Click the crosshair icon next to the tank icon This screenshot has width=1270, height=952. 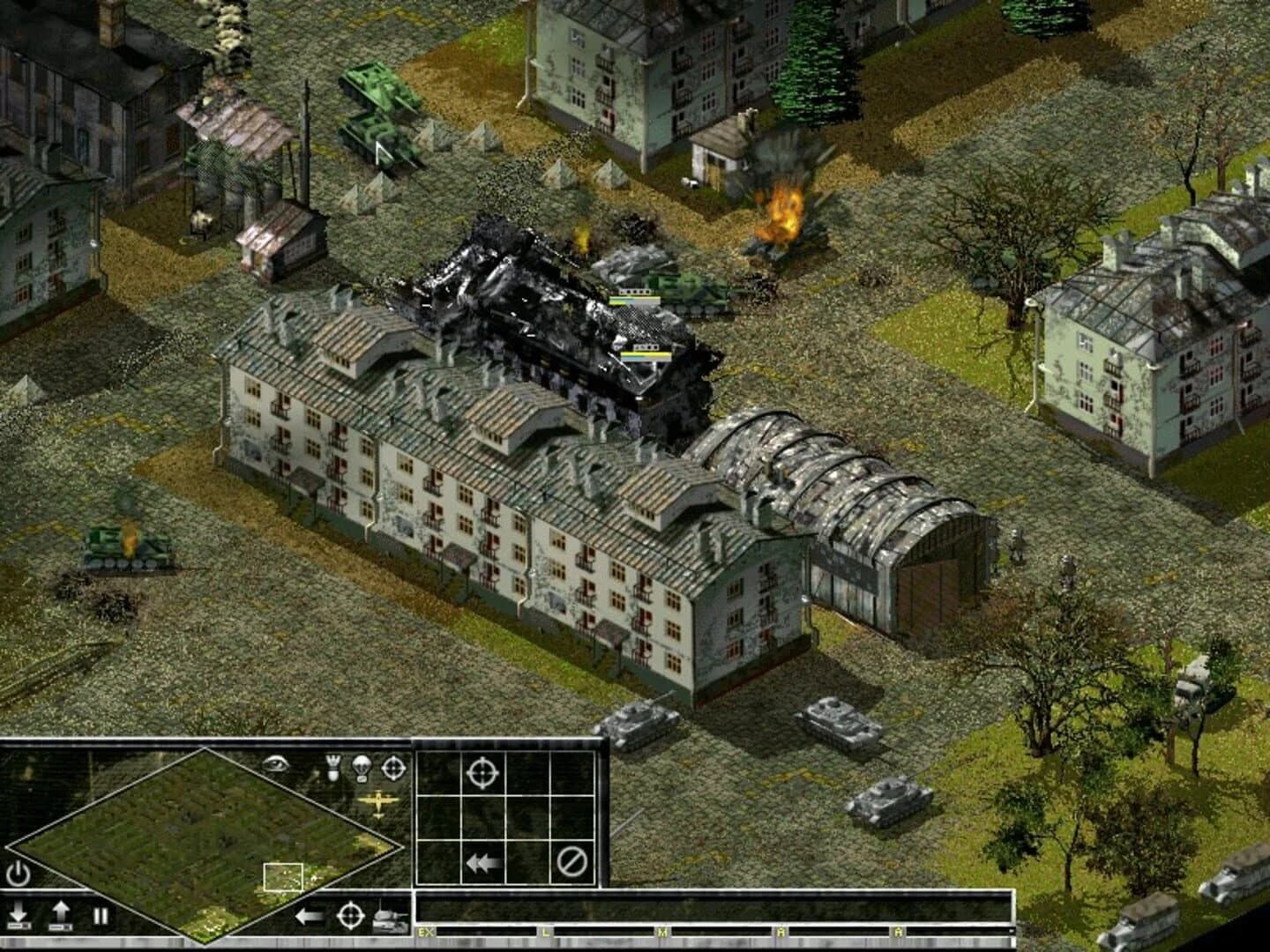tap(350, 915)
